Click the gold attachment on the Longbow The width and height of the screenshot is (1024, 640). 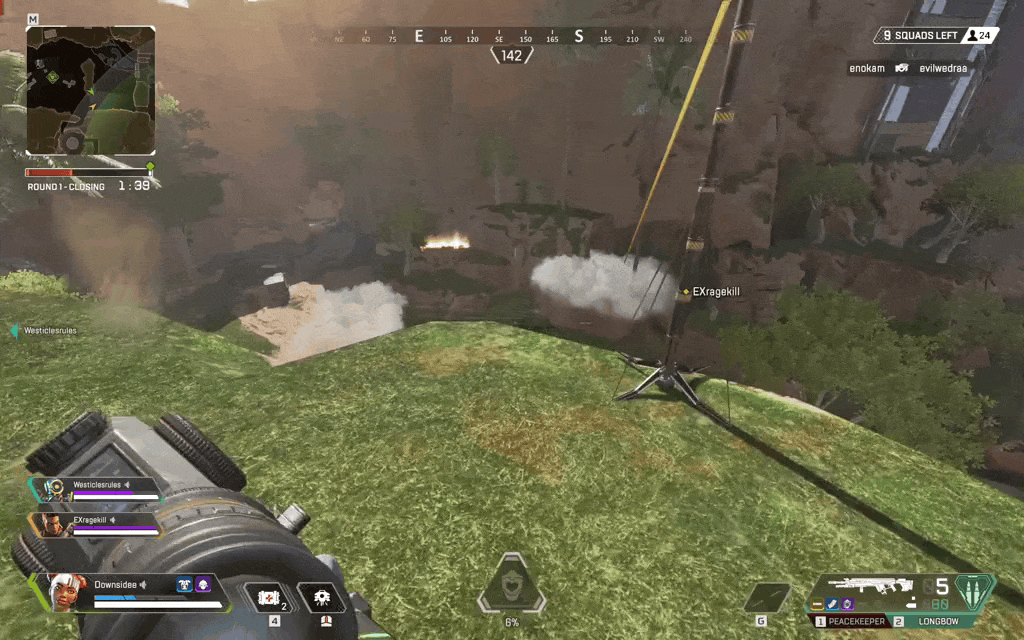[817, 604]
